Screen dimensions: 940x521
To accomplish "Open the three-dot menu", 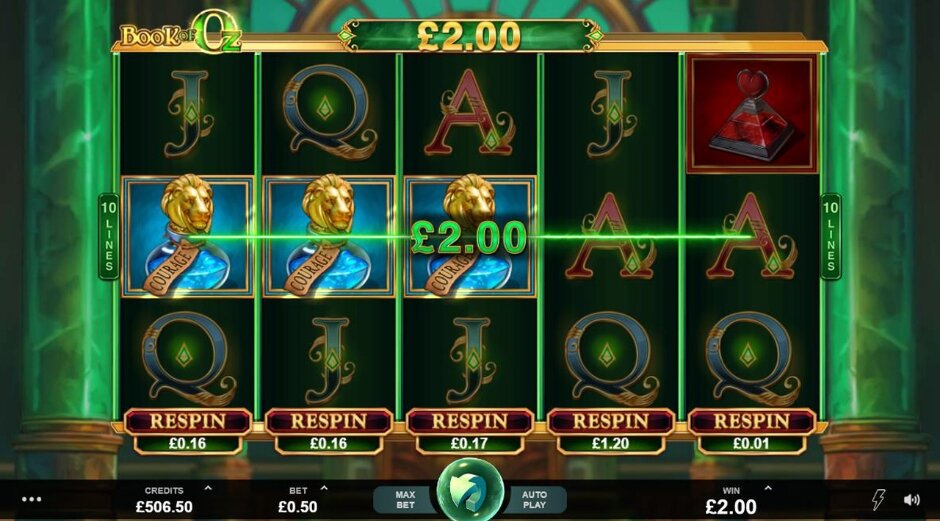I will click(x=31, y=499).
